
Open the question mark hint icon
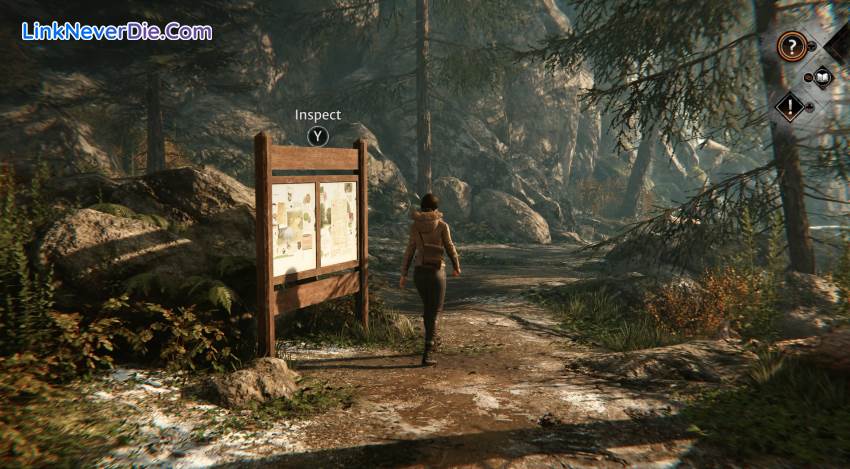(x=791, y=45)
